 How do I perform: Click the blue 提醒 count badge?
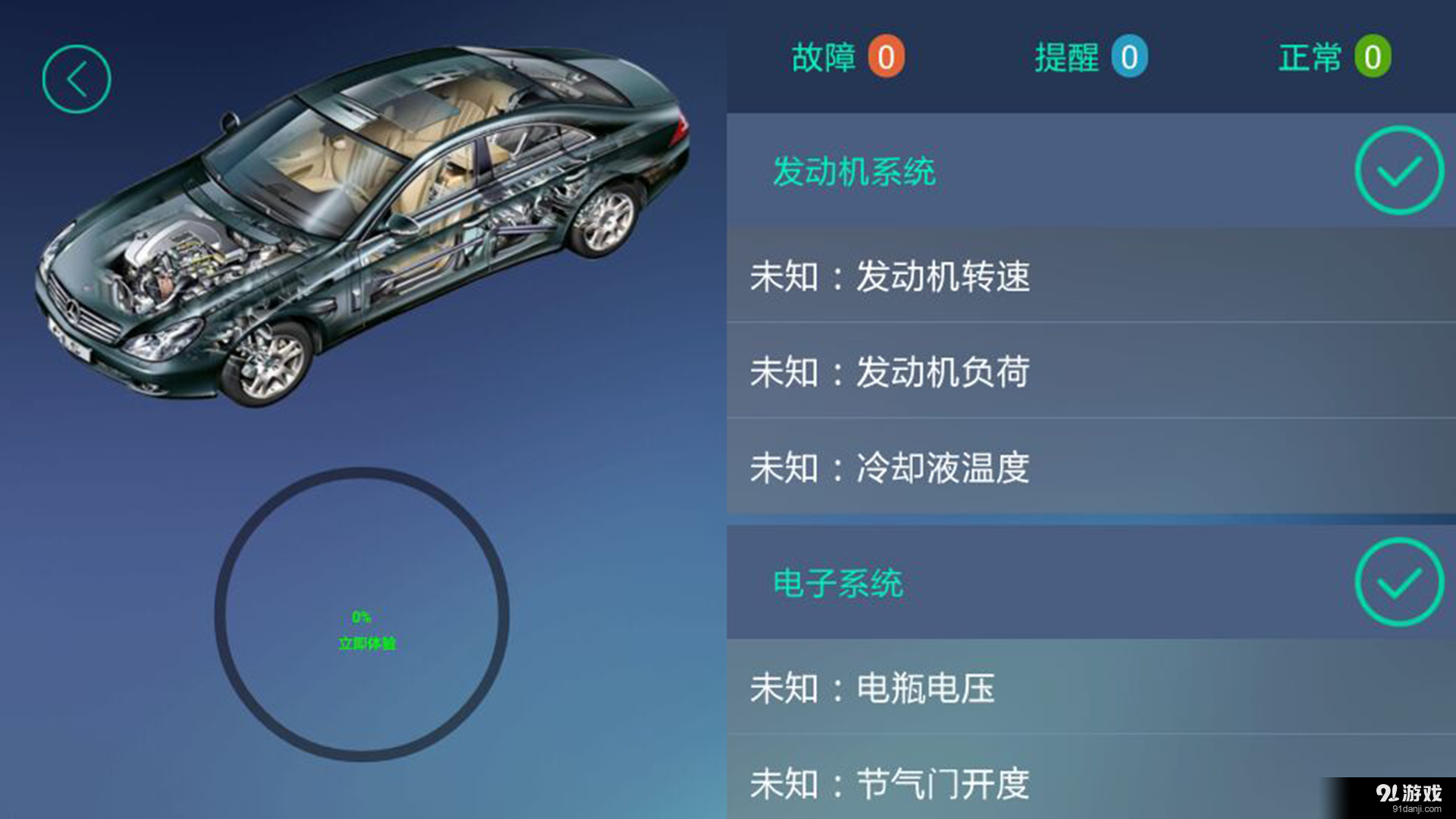(1131, 56)
